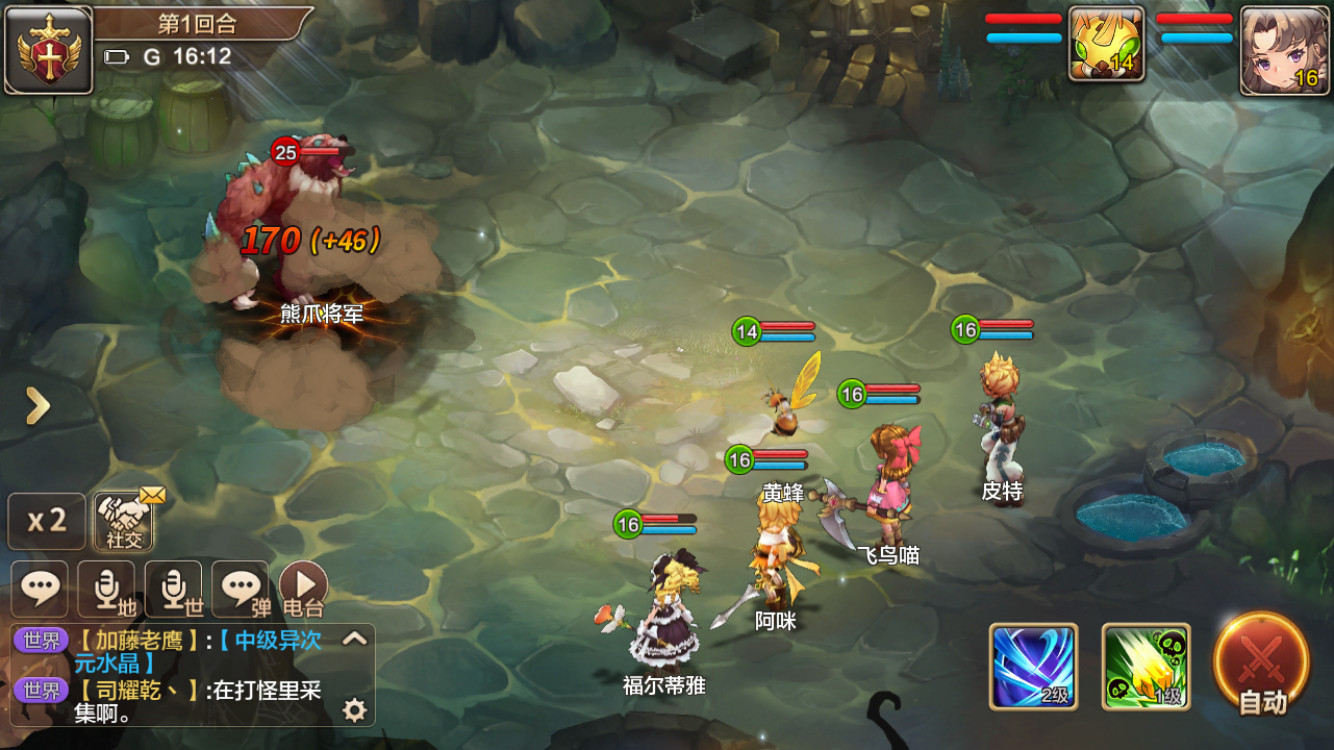Image resolution: width=1334 pixels, height=750 pixels.
Task: Expand the side panel arrow
Action: pyautogui.click(x=37, y=406)
